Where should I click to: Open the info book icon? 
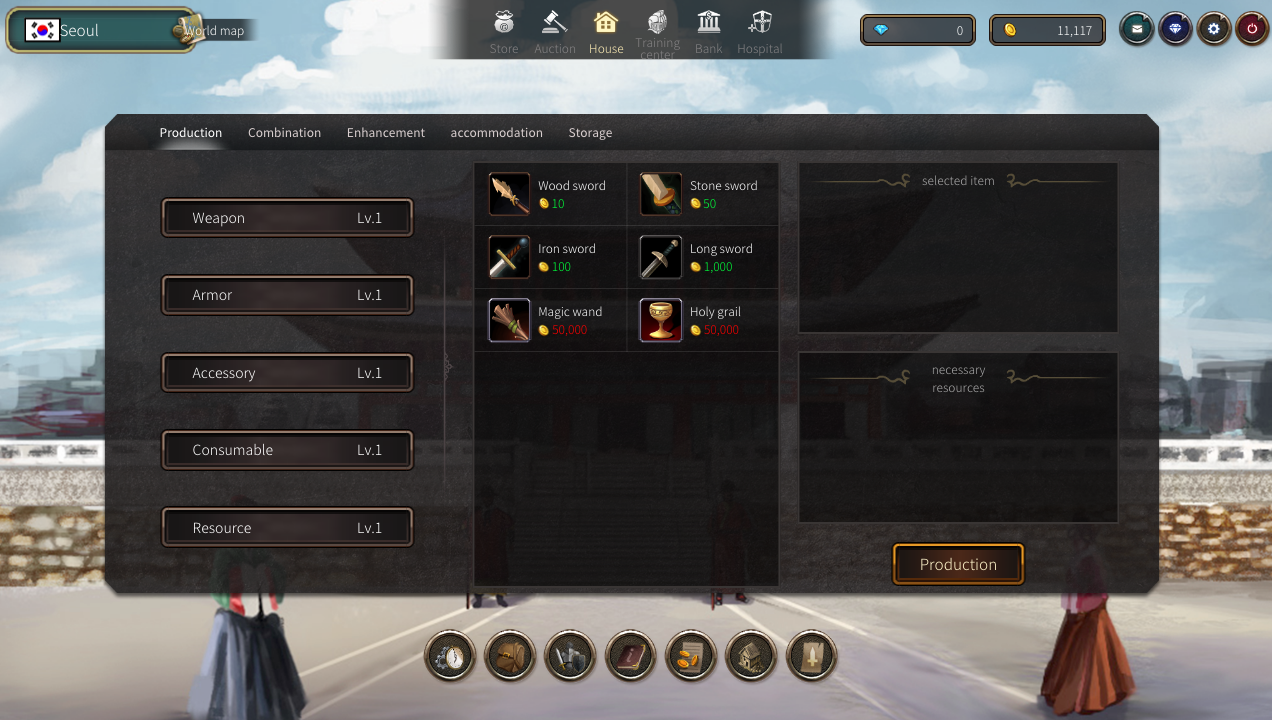pos(630,656)
